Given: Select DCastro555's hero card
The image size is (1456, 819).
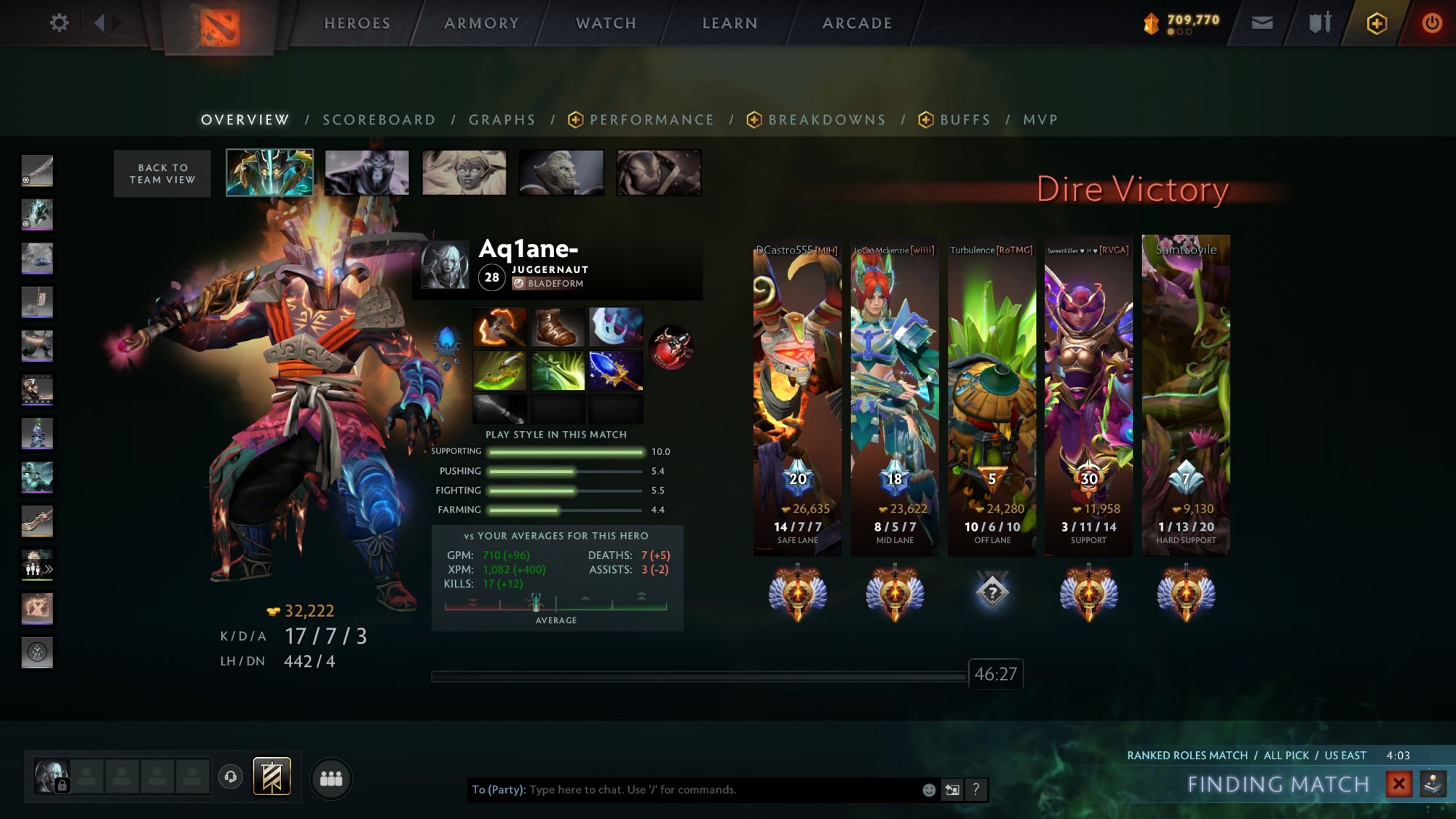Looking at the screenshot, I should [797, 393].
